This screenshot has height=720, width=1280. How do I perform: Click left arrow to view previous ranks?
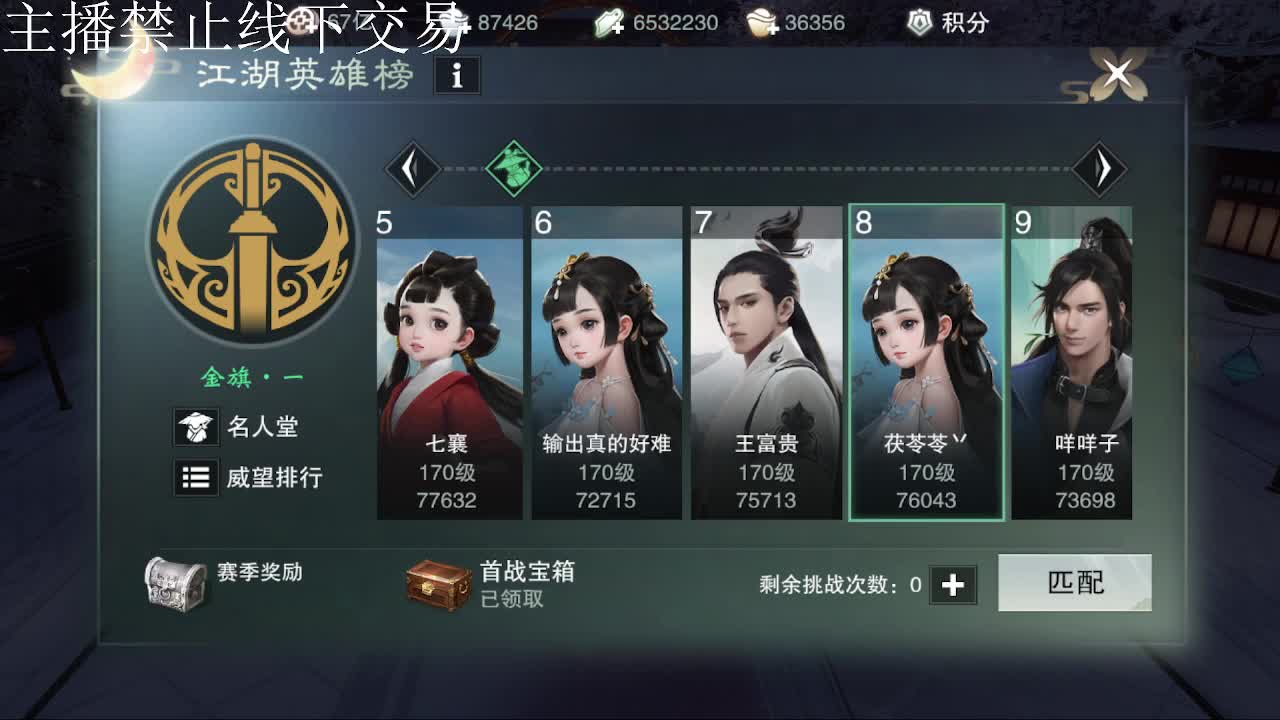[x=413, y=167]
